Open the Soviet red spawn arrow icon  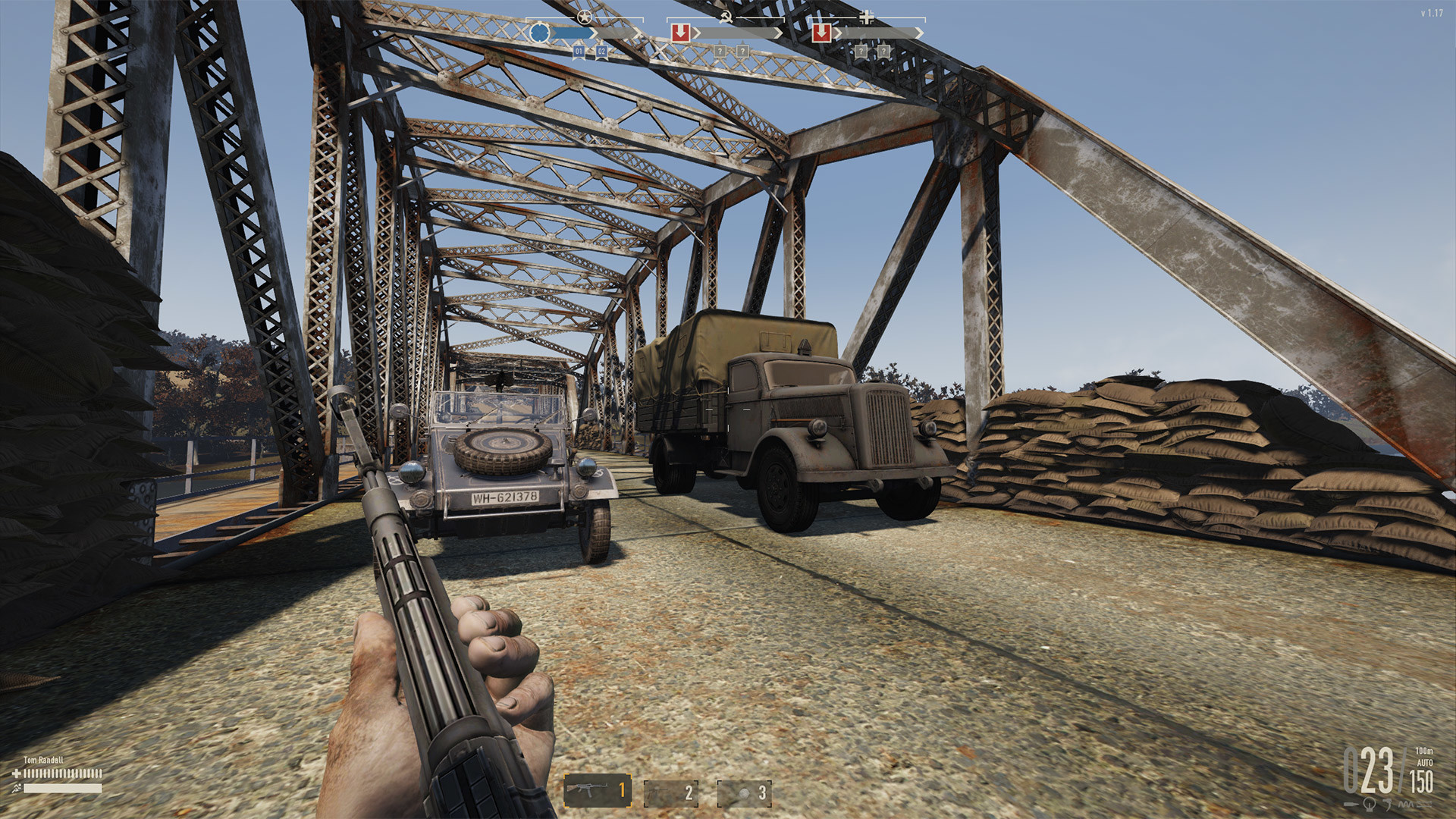pos(681,31)
